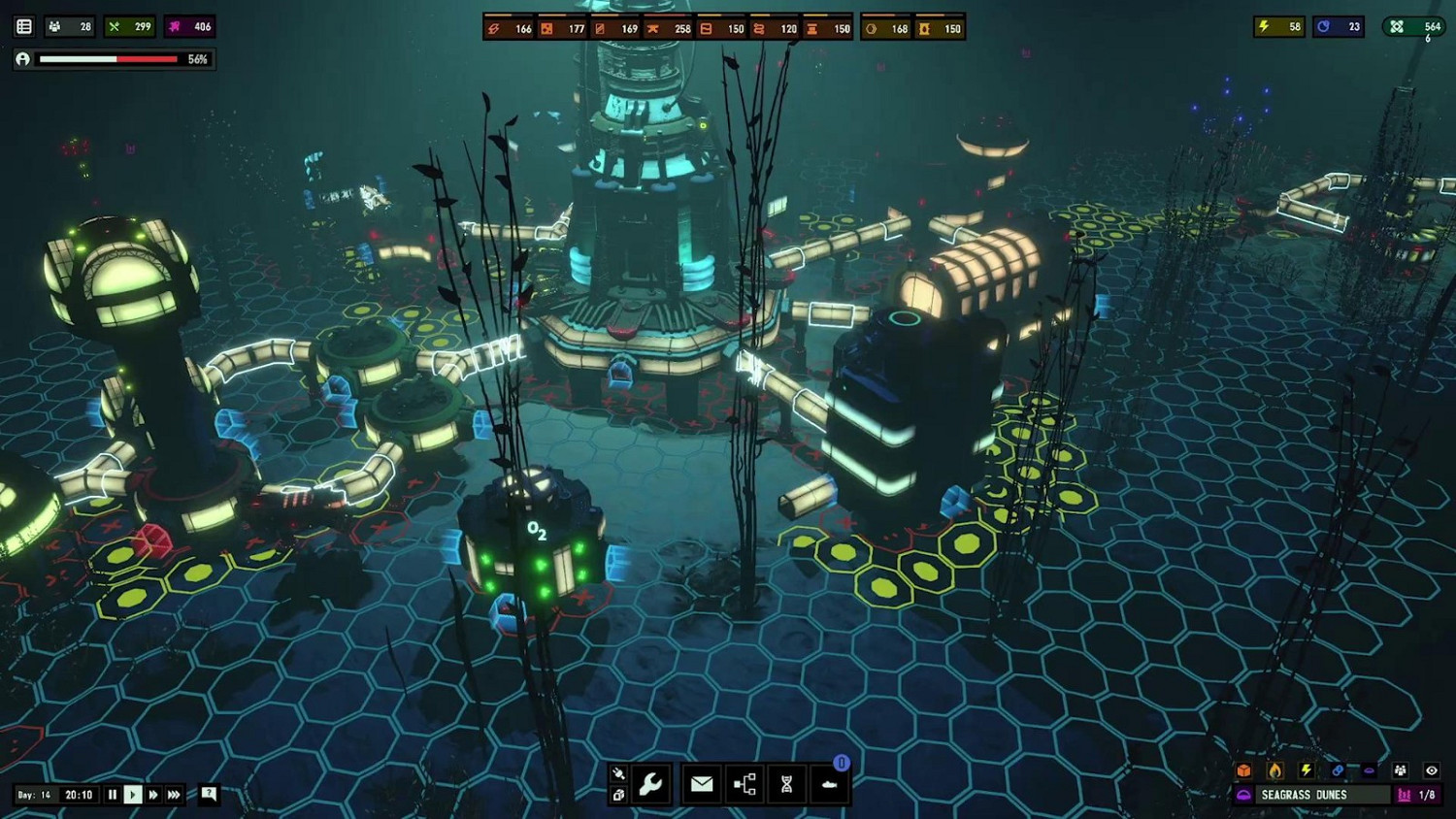Image resolution: width=1456 pixels, height=819 pixels.
Task: Toggle the crew people overlay
Action: (1400, 770)
